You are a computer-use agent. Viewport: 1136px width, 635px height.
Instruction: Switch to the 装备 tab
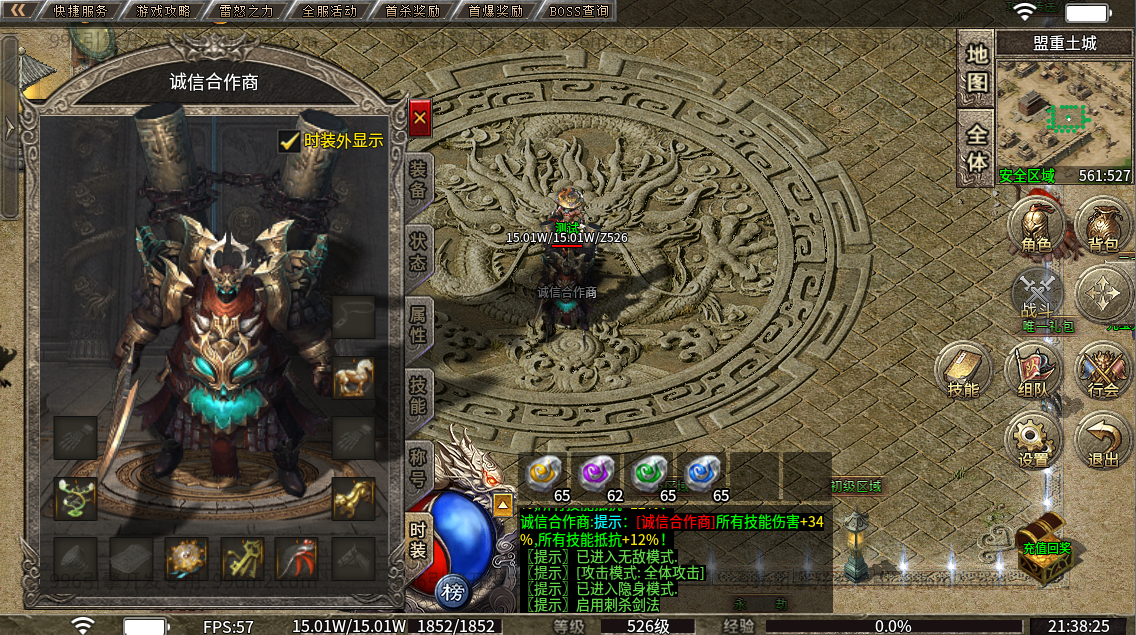[x=418, y=182]
